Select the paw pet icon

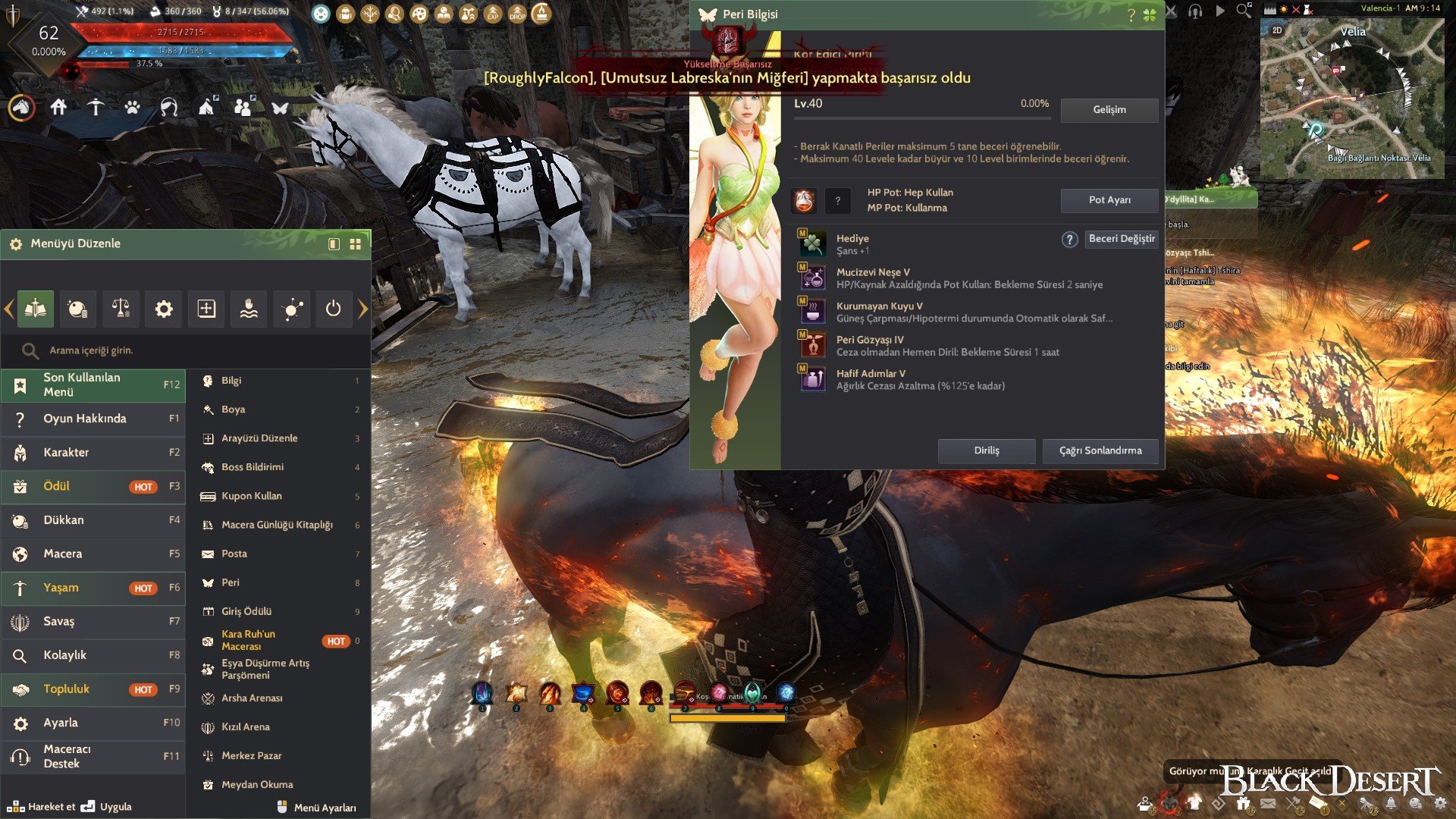(133, 108)
